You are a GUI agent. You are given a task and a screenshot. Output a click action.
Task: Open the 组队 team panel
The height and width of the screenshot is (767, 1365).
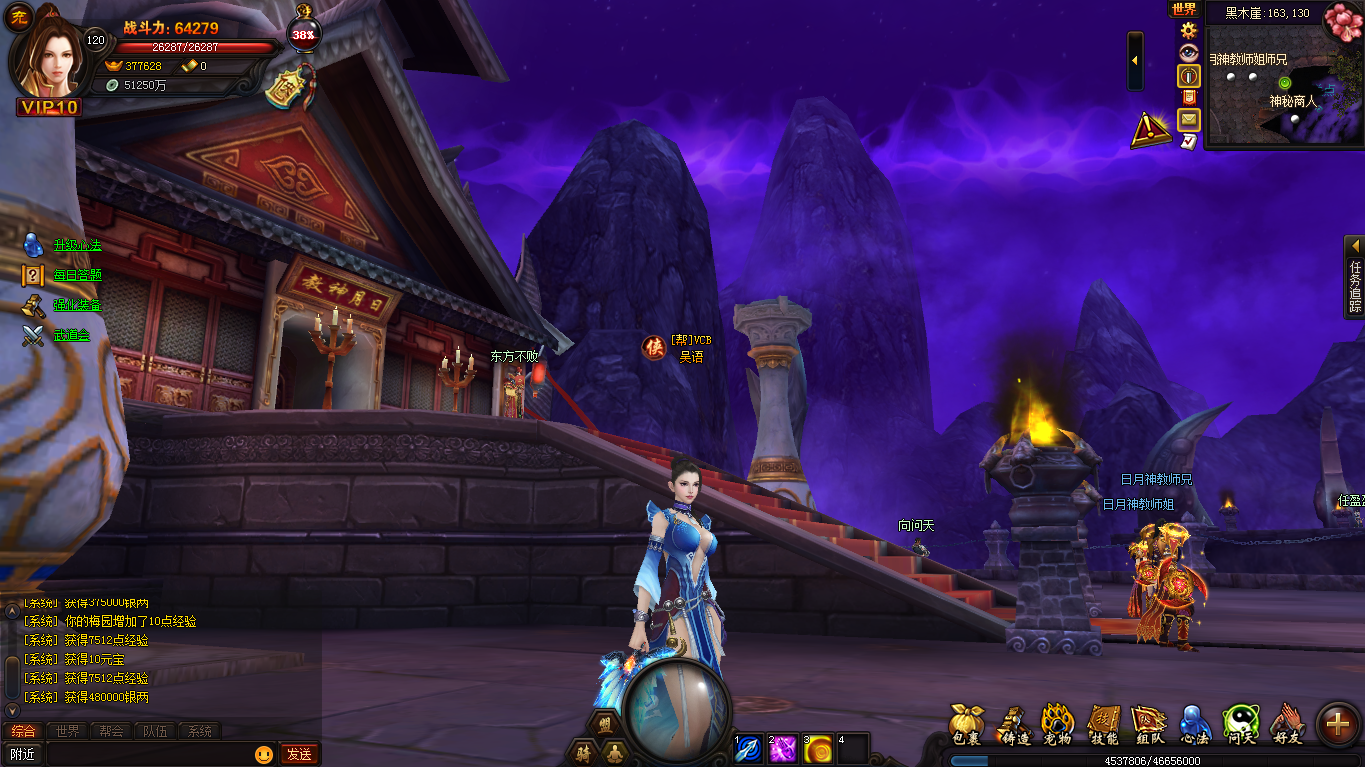1149,724
